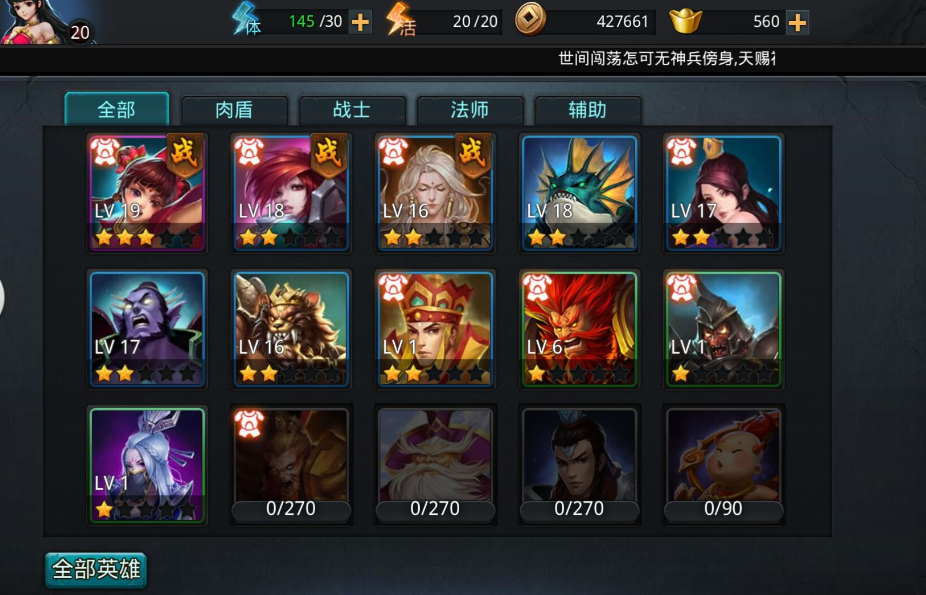Switch to the 肉盾 tab
926x595 pixels.
tap(234, 110)
